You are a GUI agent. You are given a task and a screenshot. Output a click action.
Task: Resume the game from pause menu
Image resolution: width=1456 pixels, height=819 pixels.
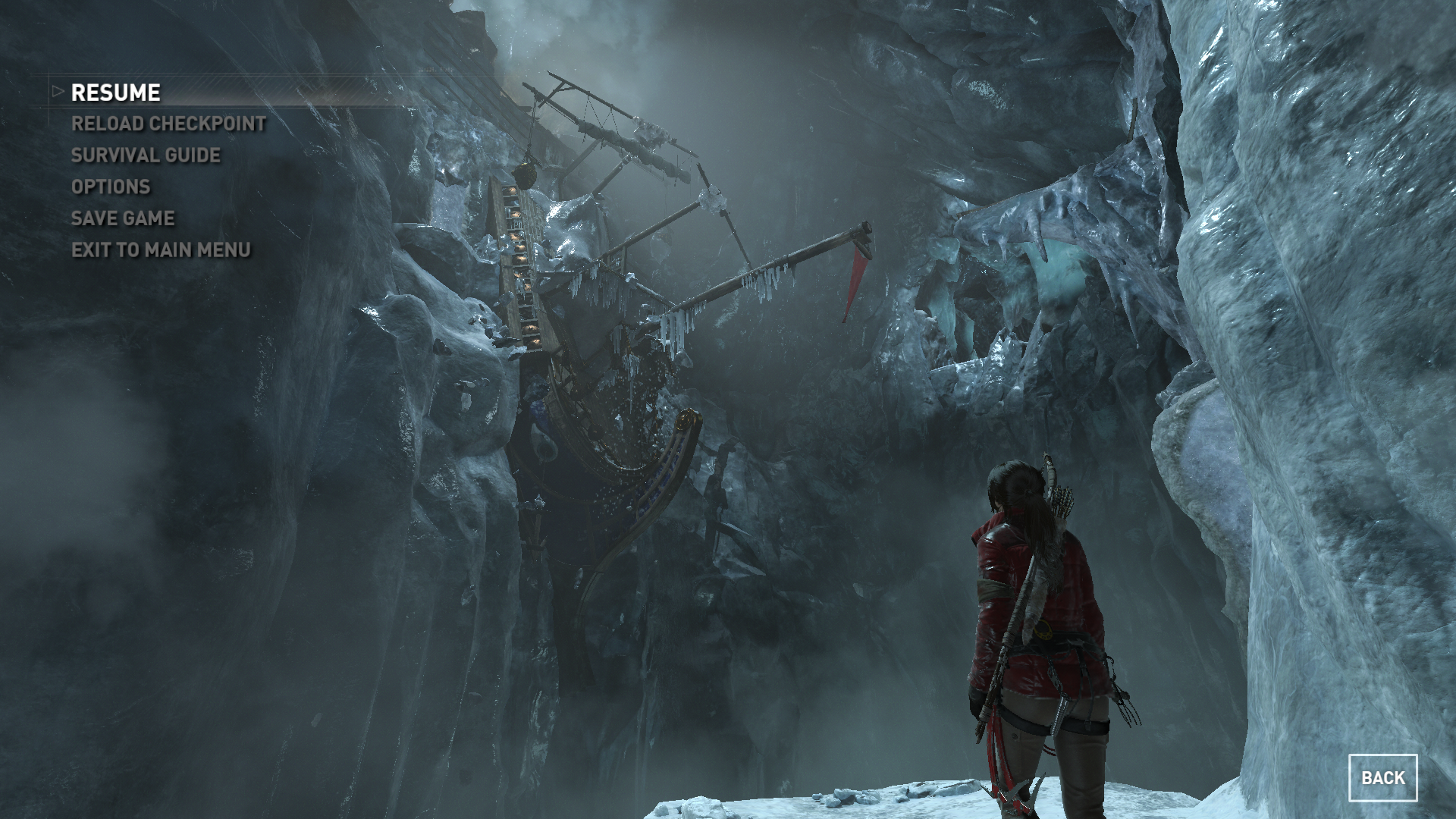click(x=115, y=93)
